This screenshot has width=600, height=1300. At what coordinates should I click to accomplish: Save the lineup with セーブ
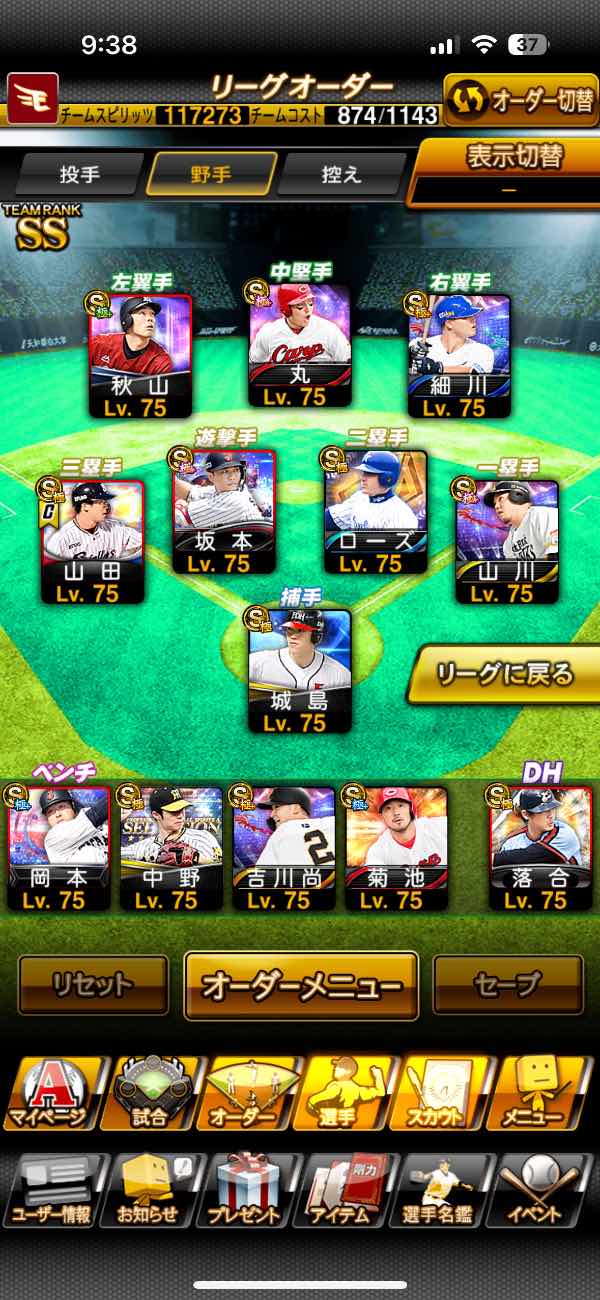pos(507,985)
